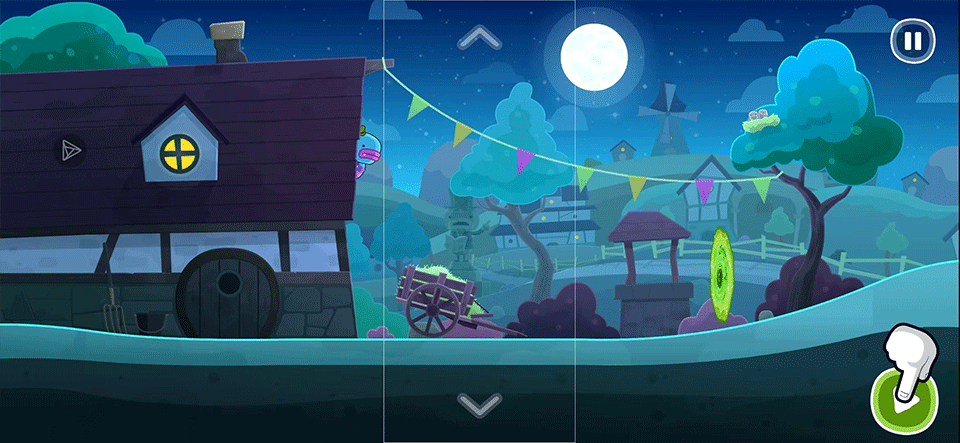Click the downward chevron arrow
Image resolution: width=960 pixels, height=443 pixels.
tap(479, 404)
